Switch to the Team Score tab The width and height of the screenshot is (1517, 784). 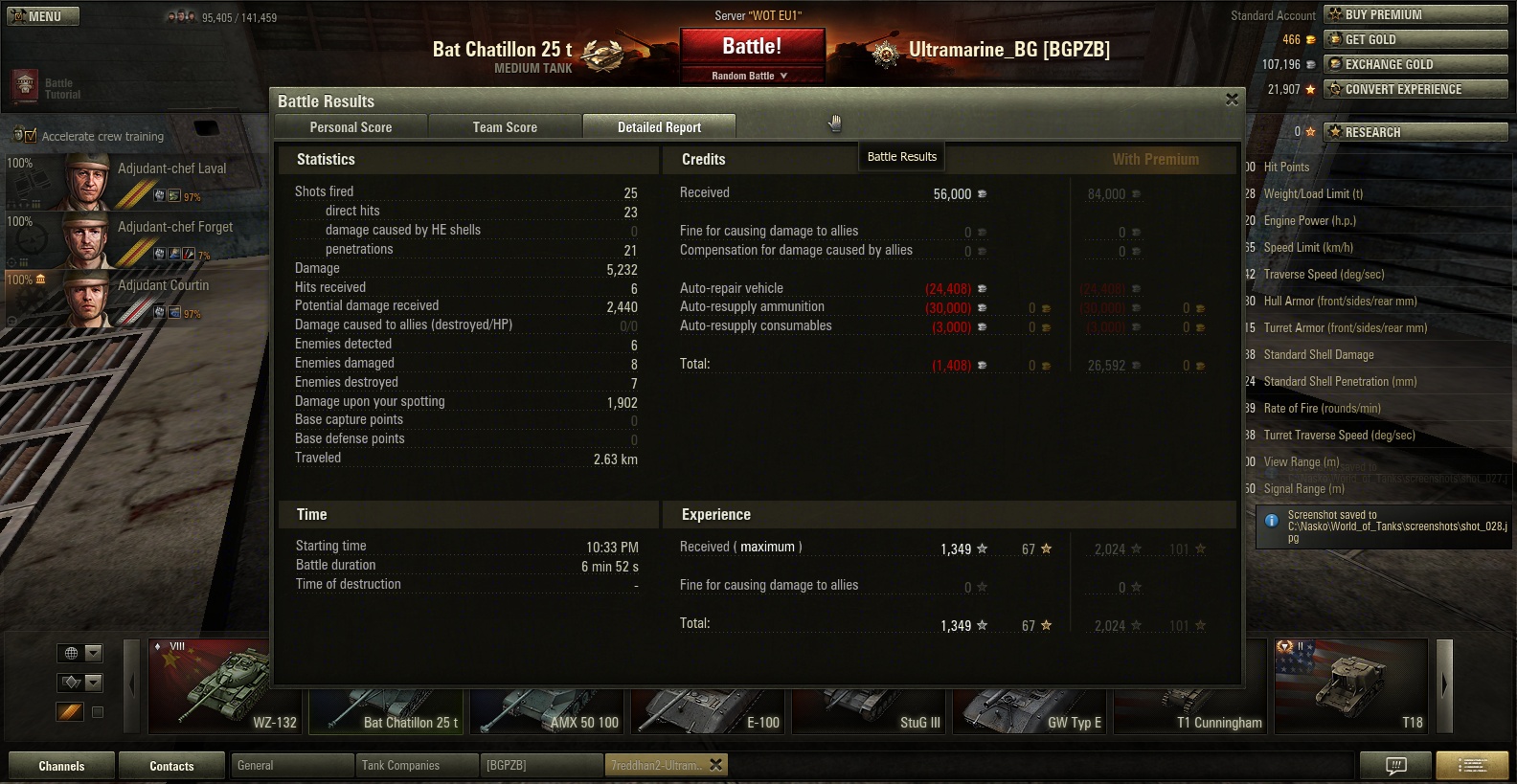click(x=505, y=127)
